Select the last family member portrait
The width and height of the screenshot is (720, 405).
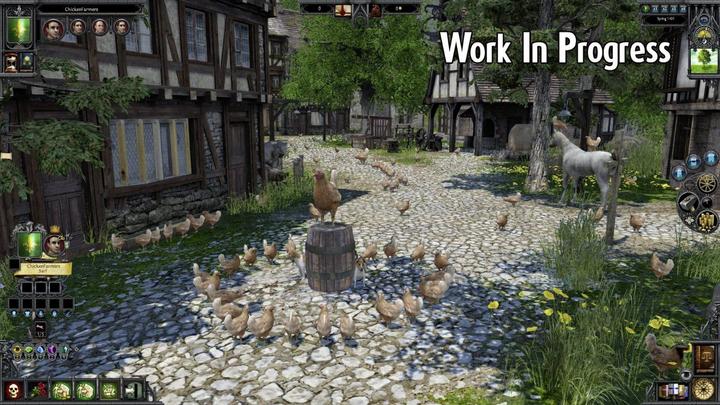[x=122, y=28]
